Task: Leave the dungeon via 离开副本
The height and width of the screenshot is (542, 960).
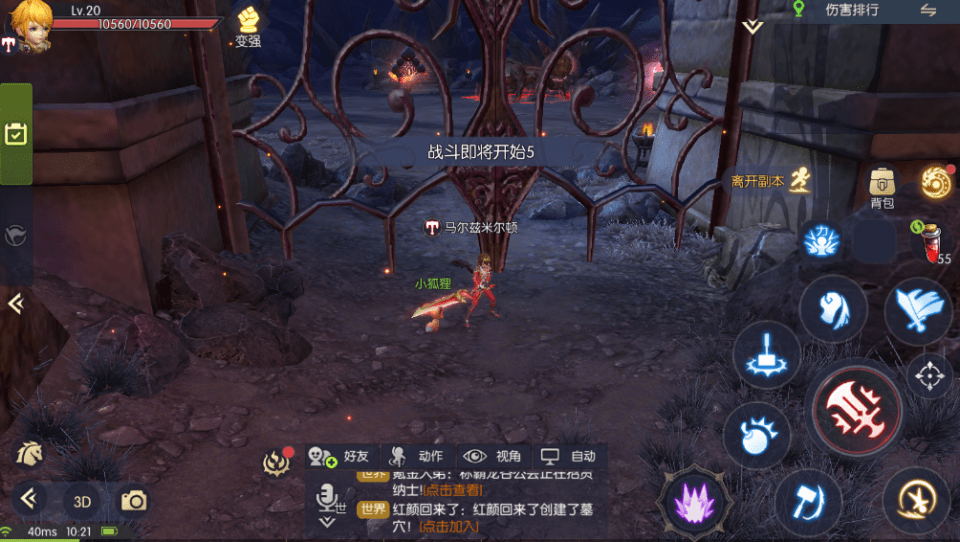Action: click(769, 181)
